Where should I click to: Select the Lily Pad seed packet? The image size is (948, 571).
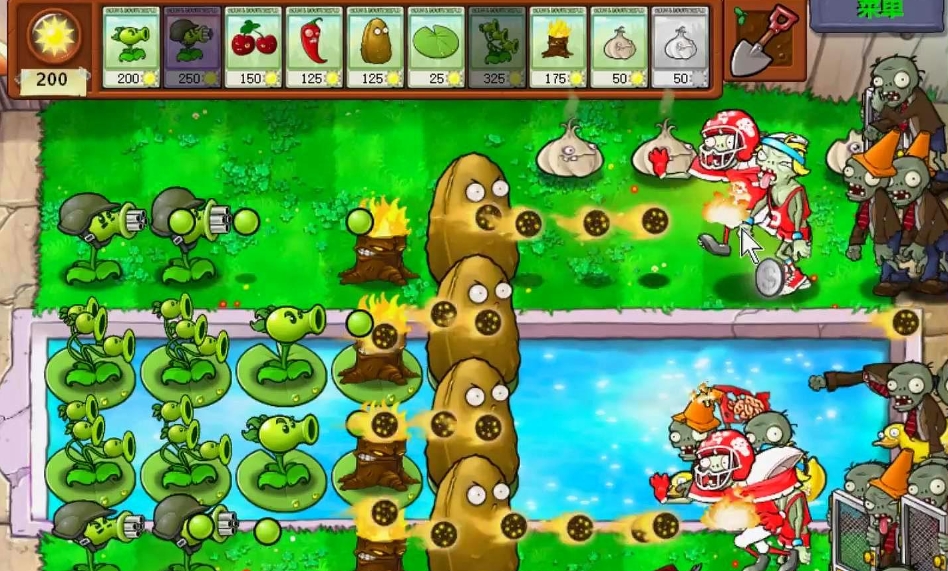(437, 46)
